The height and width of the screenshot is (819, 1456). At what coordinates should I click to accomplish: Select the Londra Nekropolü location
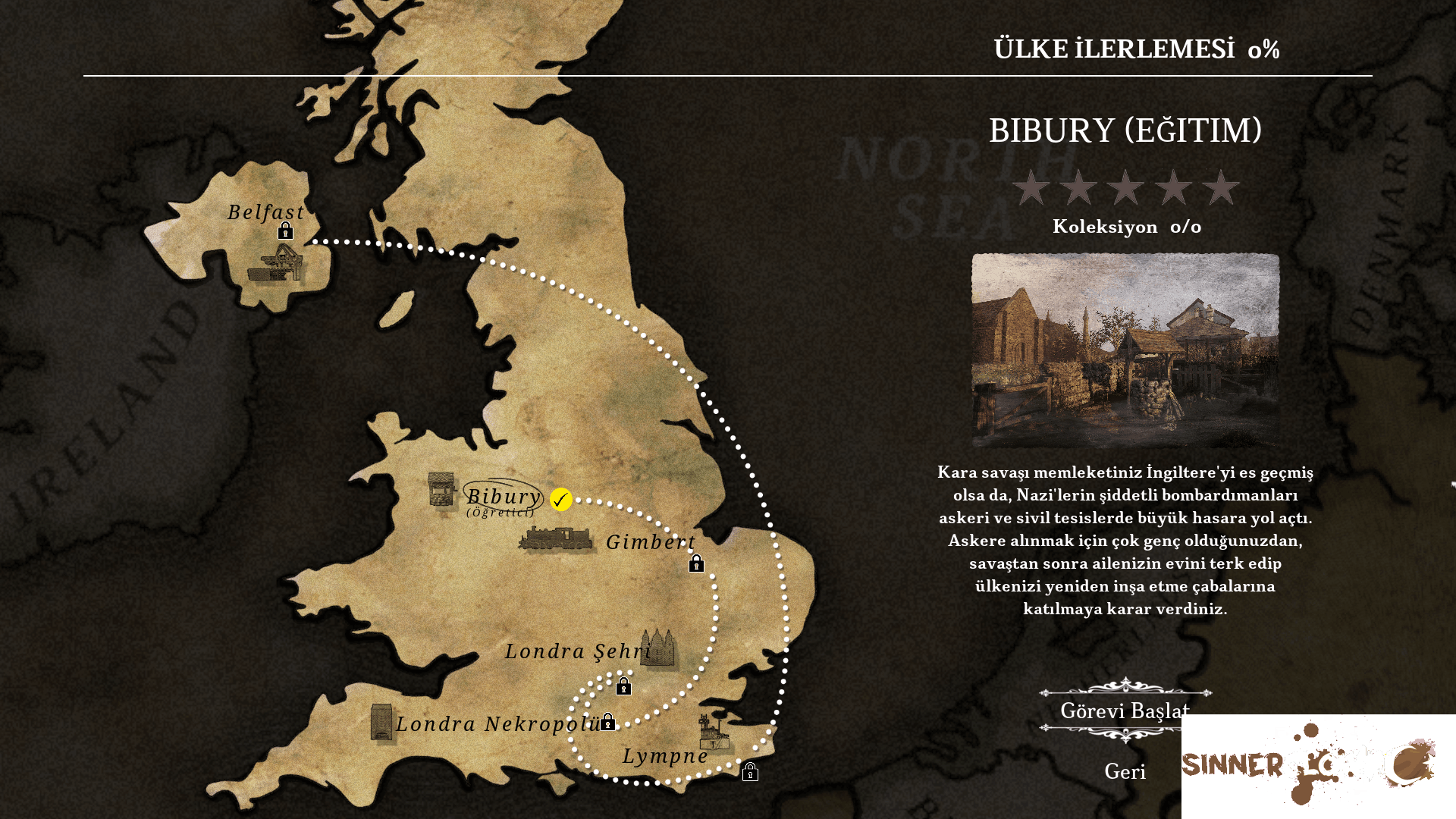(x=497, y=724)
